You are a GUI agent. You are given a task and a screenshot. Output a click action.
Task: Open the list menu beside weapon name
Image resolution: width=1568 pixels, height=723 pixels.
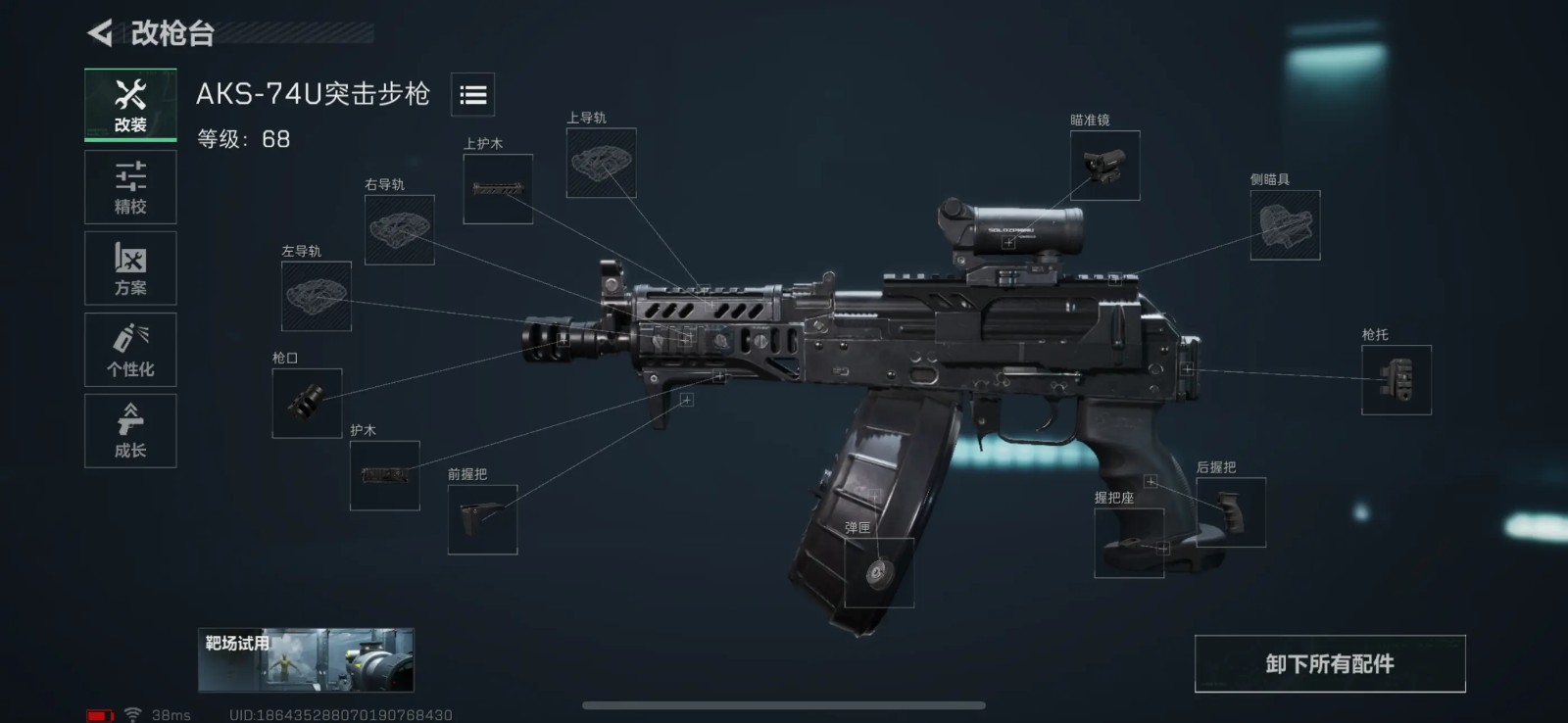pyautogui.click(x=472, y=95)
